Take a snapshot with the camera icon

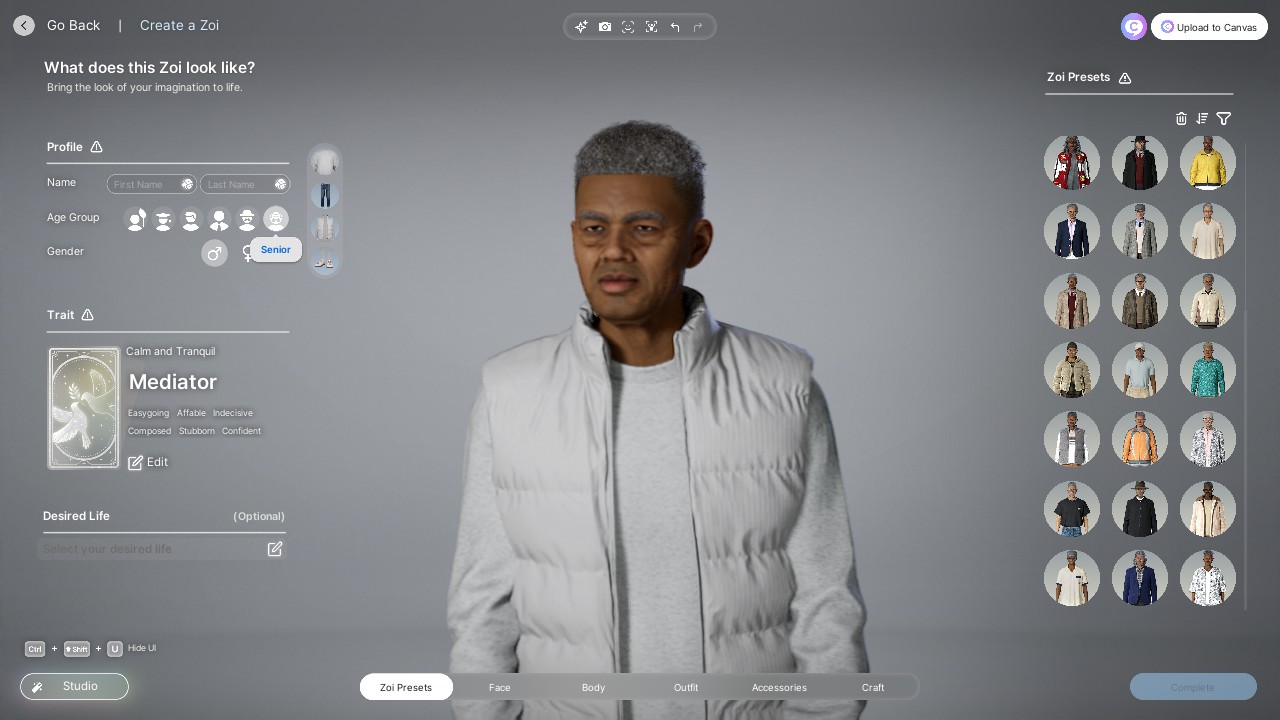[x=605, y=27]
